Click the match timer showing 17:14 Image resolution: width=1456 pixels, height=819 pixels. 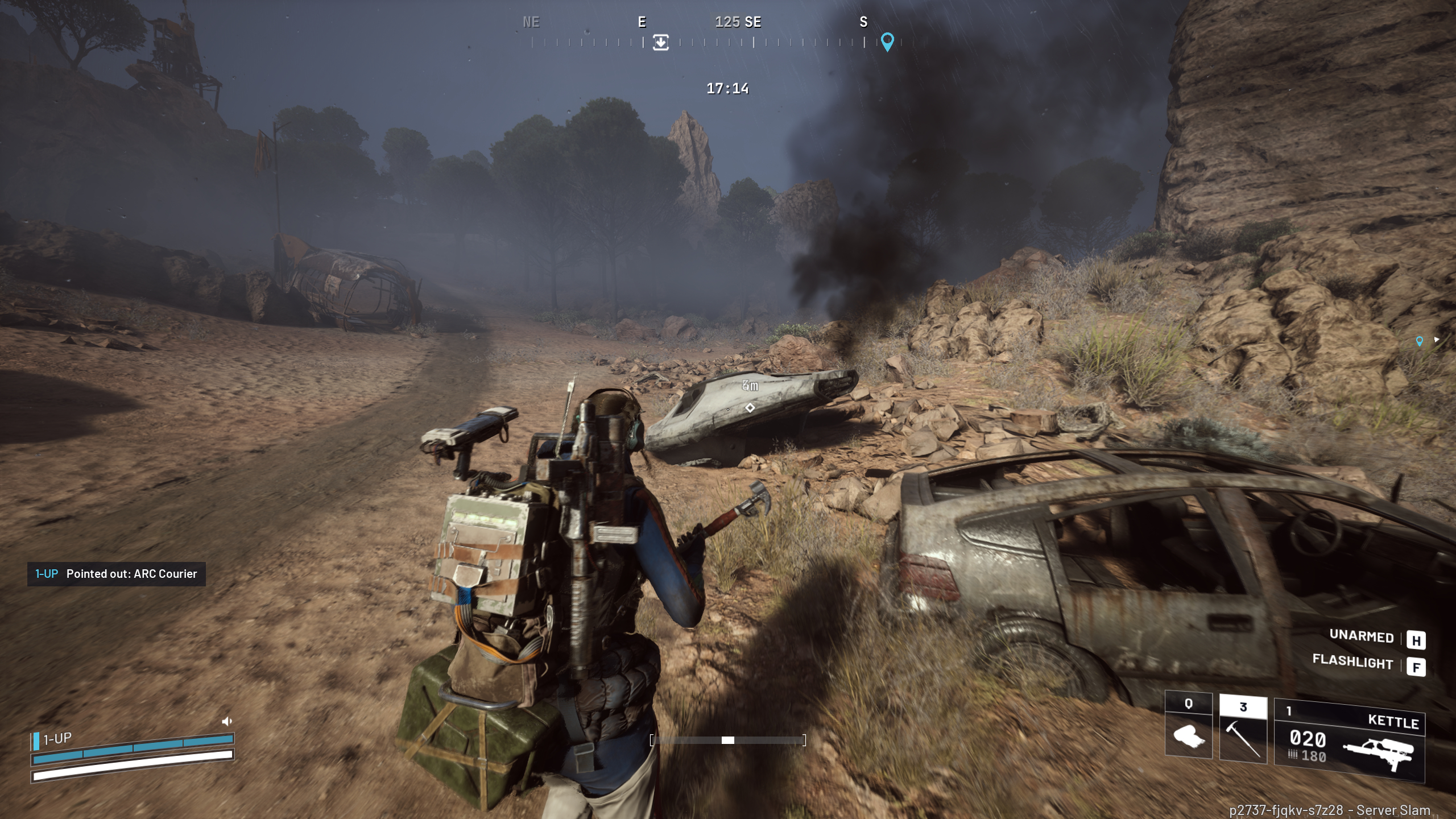728,89
